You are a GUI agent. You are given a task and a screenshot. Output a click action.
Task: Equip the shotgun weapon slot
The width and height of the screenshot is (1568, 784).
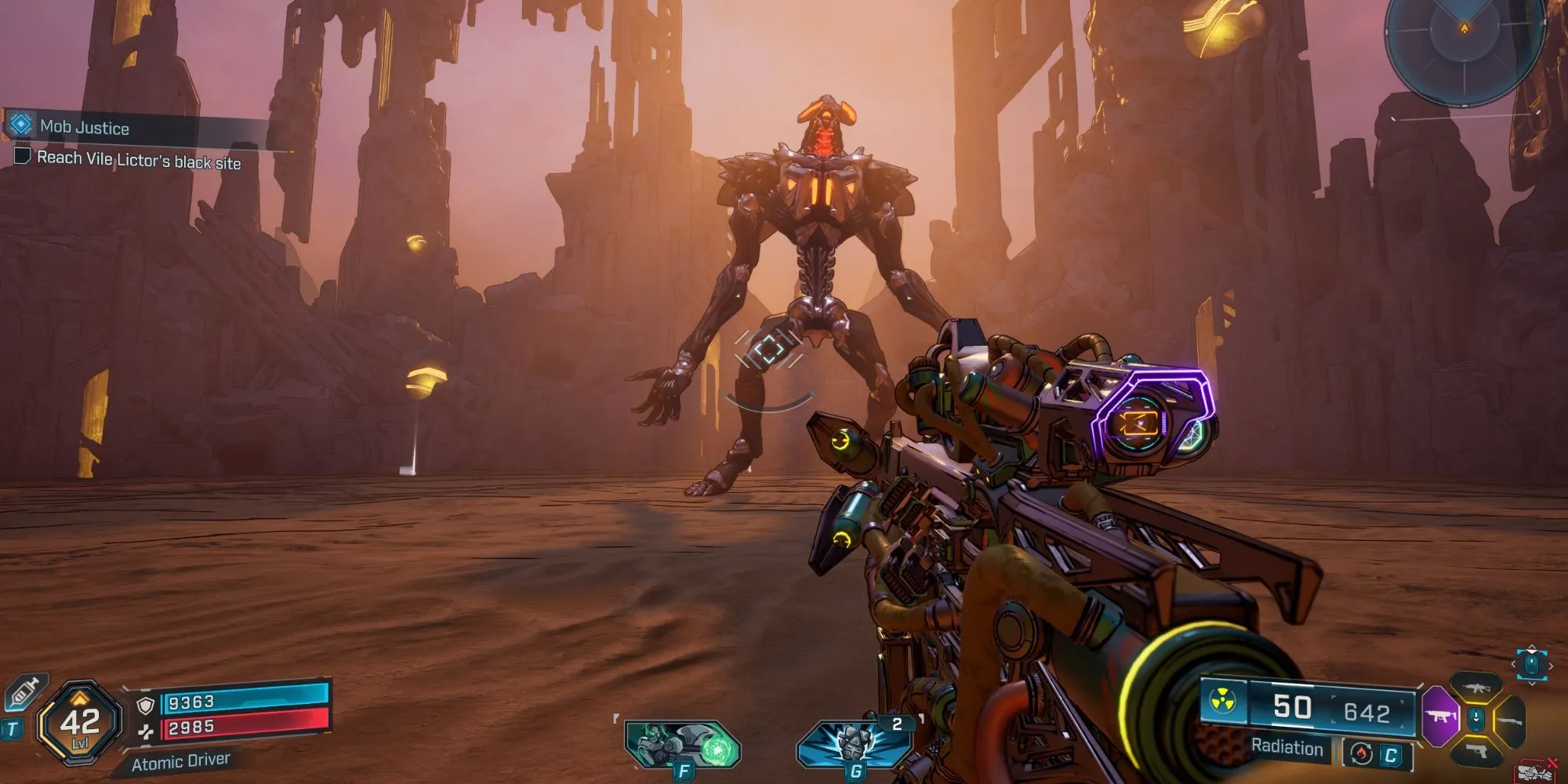click(1509, 720)
